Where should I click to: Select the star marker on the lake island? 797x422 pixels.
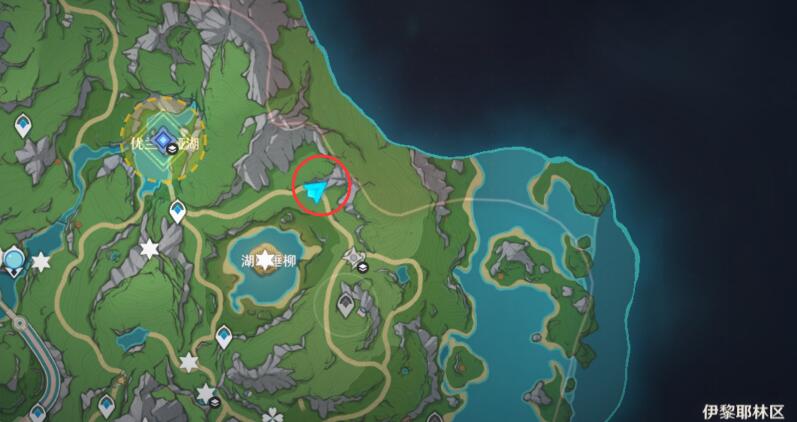(x=265, y=261)
